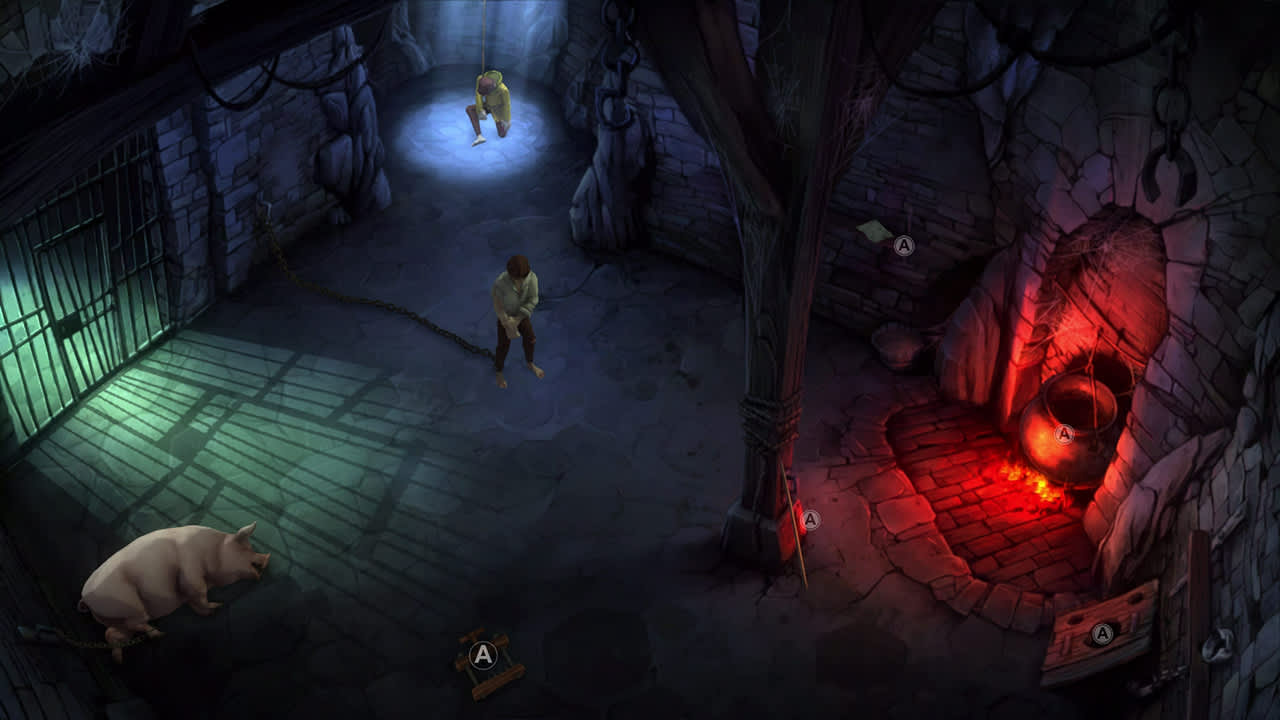The width and height of the screenshot is (1280, 720).
Task: Activate the A prompt on the cauldron
Action: coord(1063,433)
